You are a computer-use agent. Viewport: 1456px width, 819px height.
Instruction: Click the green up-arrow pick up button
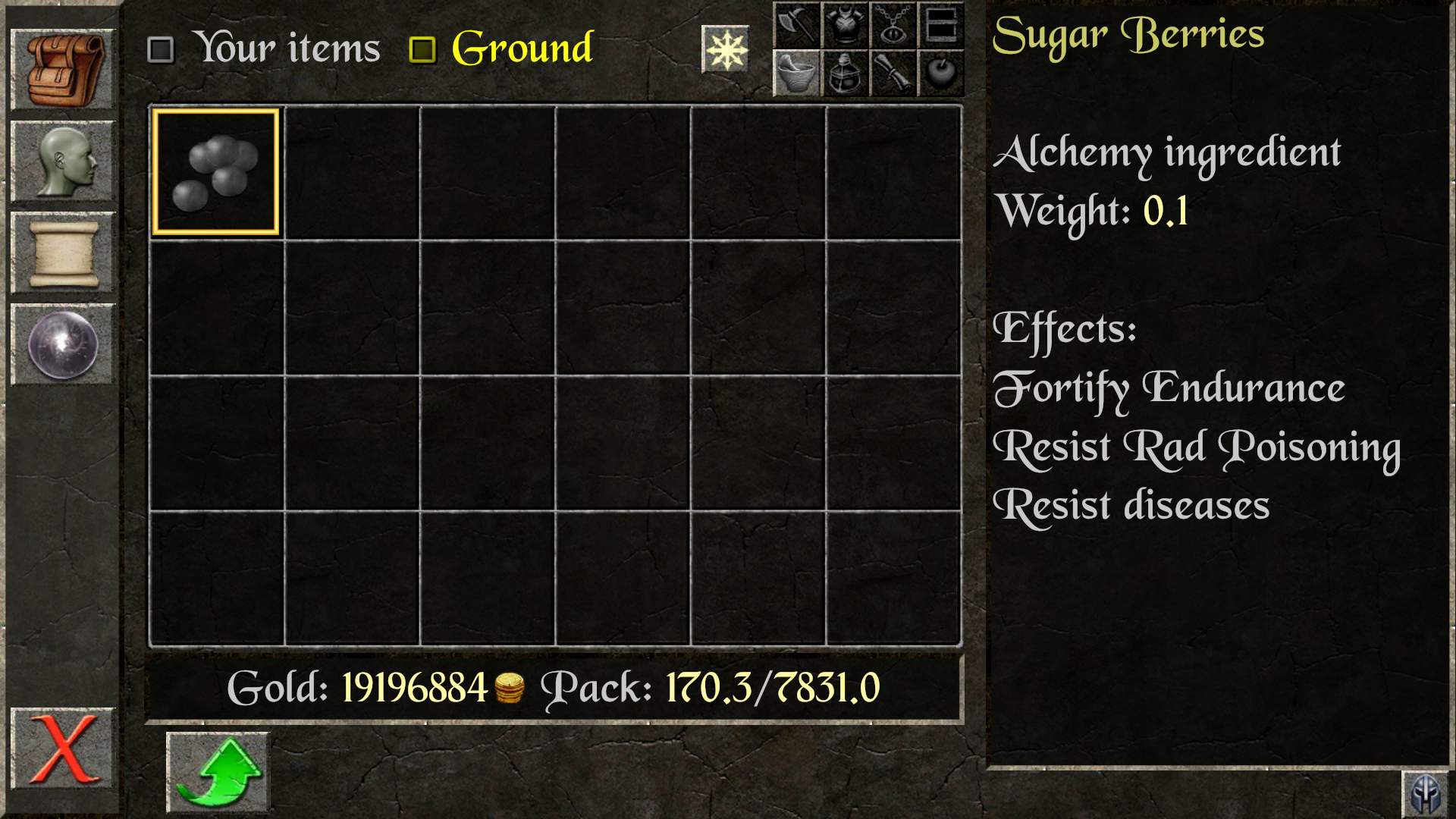coord(218,772)
